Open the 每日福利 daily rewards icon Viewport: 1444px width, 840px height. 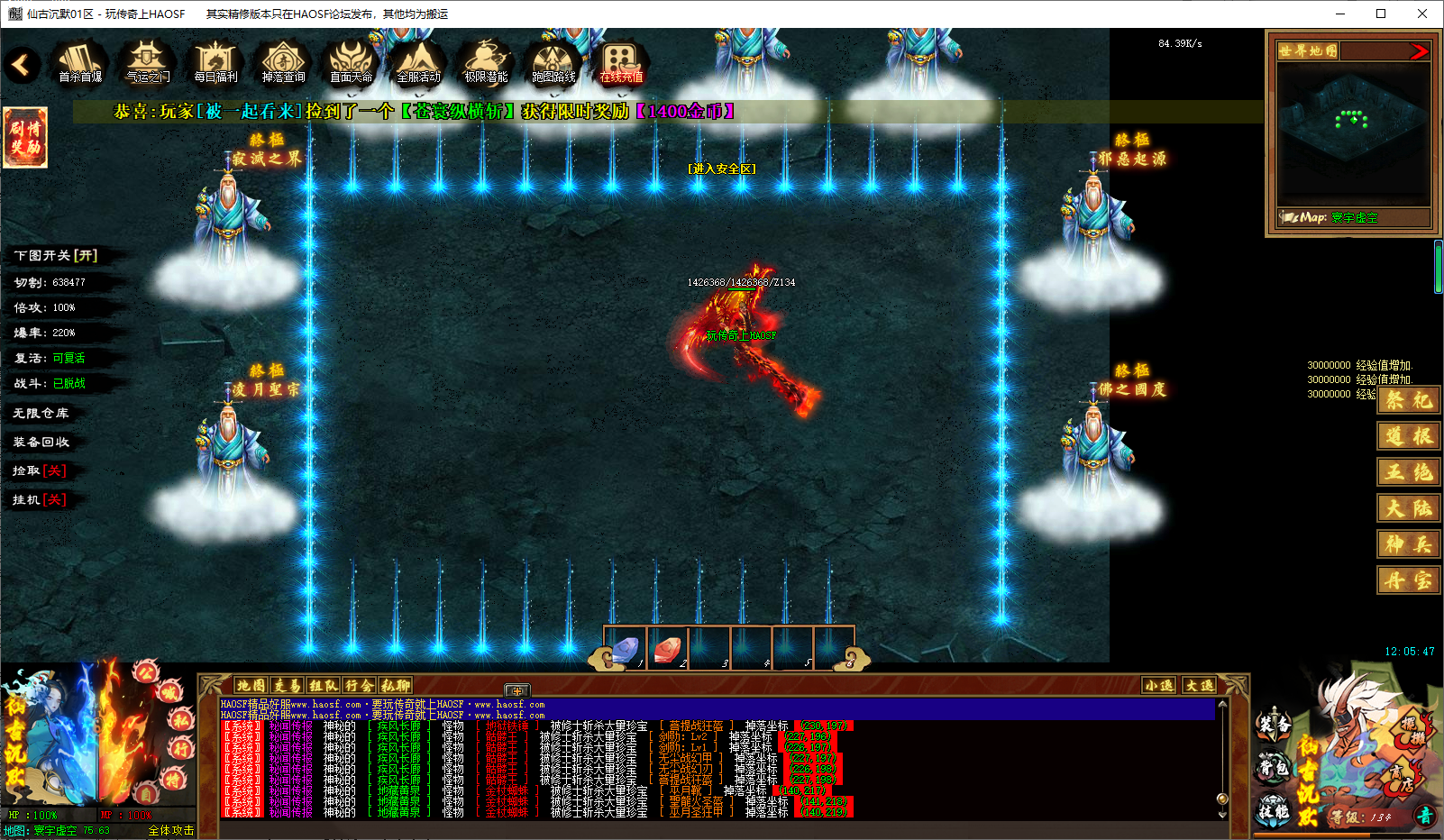point(215,63)
